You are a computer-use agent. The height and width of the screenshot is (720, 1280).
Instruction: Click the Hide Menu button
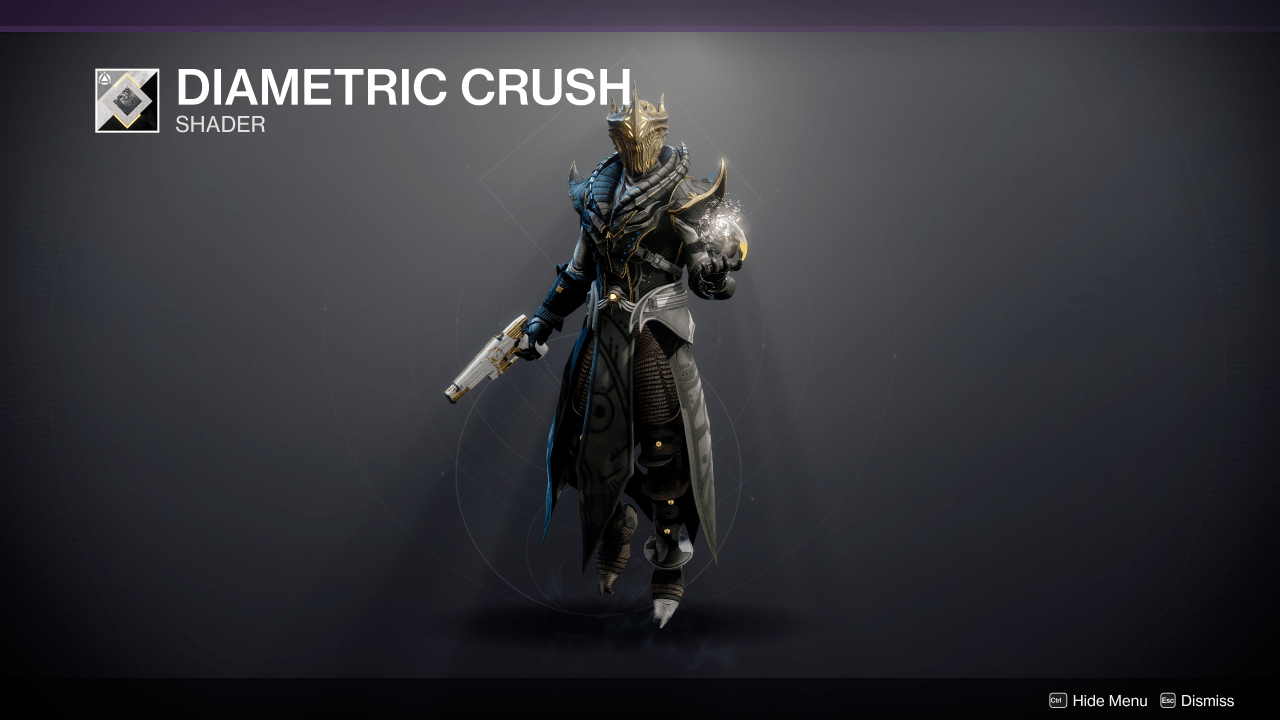click(1099, 701)
